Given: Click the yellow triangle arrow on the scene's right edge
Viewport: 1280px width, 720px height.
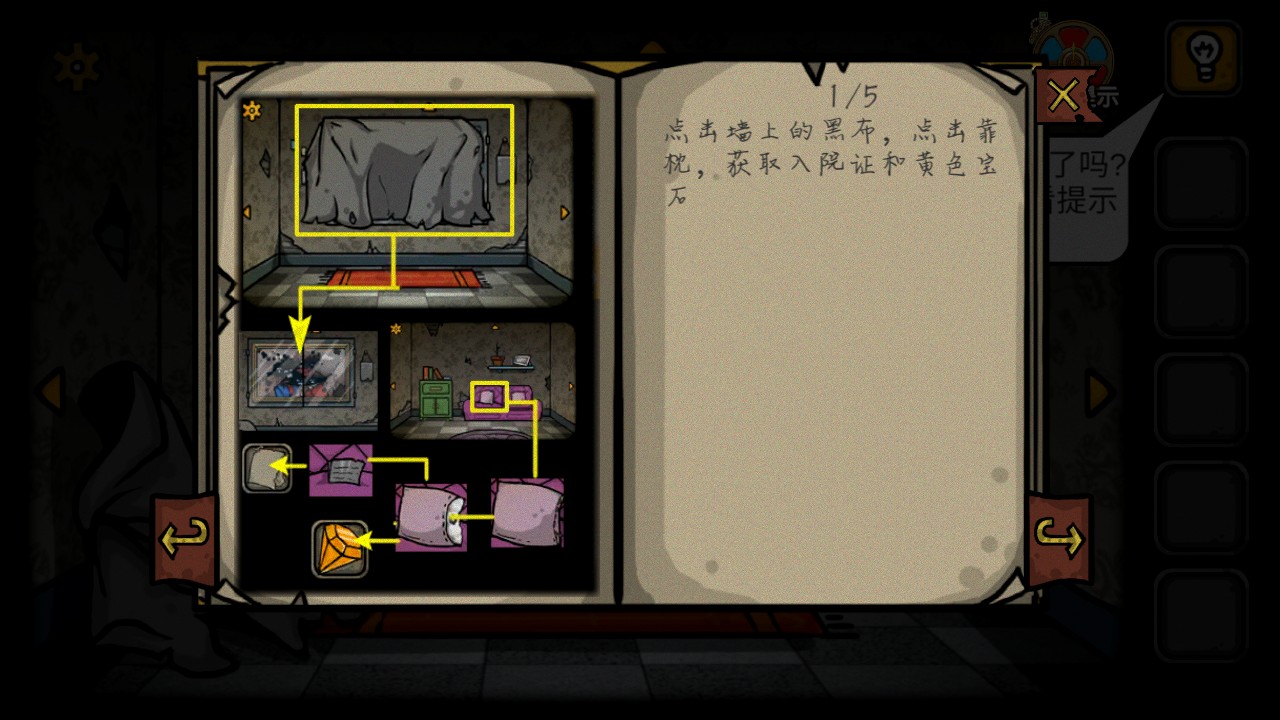Looking at the screenshot, I should [x=565, y=213].
